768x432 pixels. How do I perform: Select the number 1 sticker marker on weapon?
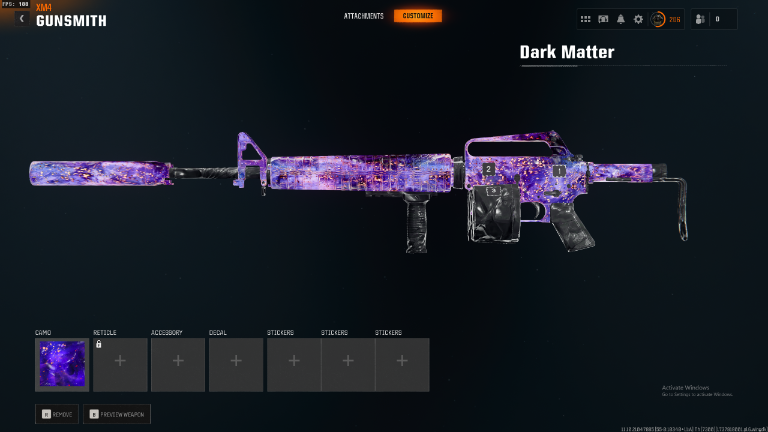pos(559,171)
